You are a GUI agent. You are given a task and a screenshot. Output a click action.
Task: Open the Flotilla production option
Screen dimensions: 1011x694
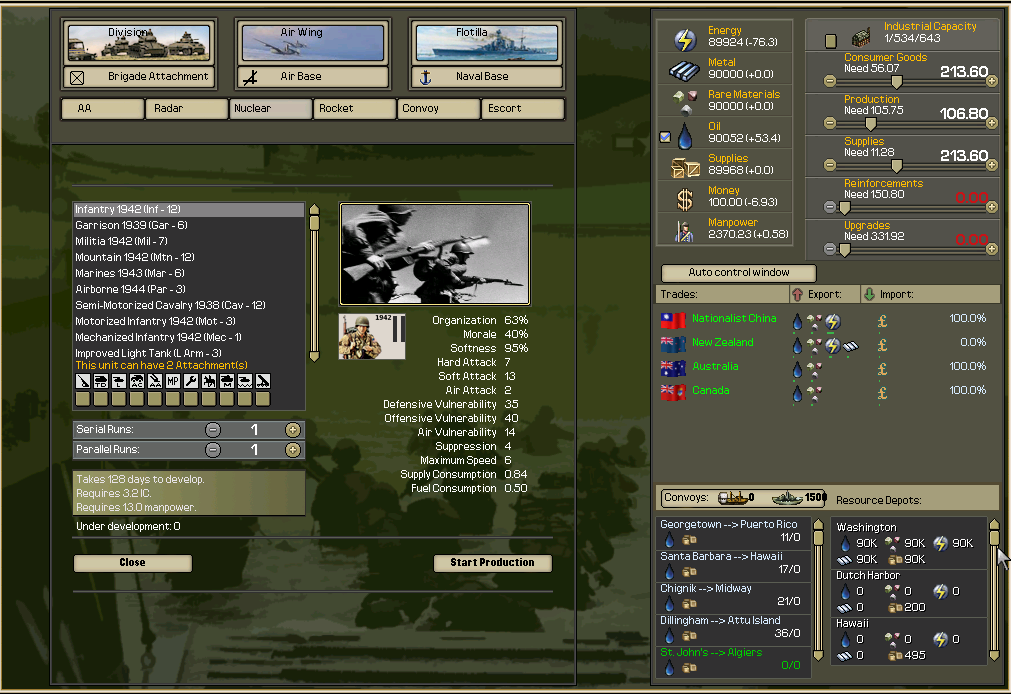click(x=484, y=42)
